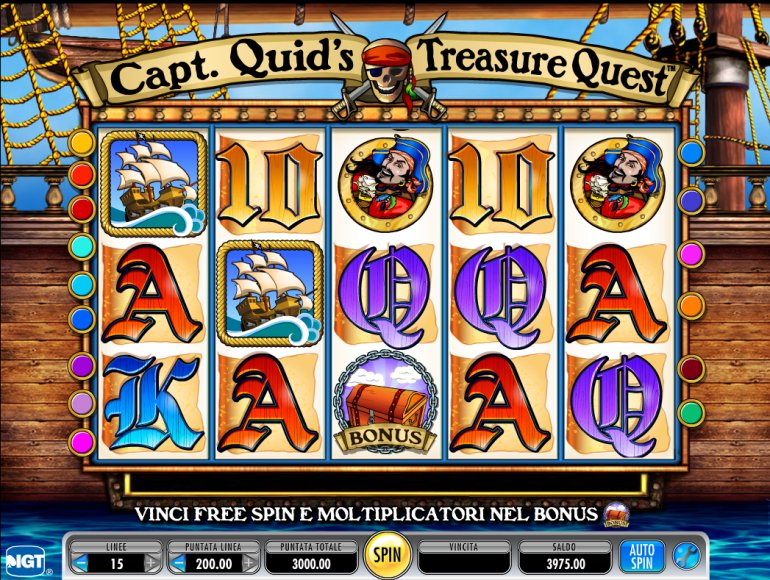Activate the Auto Spin button

click(x=641, y=556)
